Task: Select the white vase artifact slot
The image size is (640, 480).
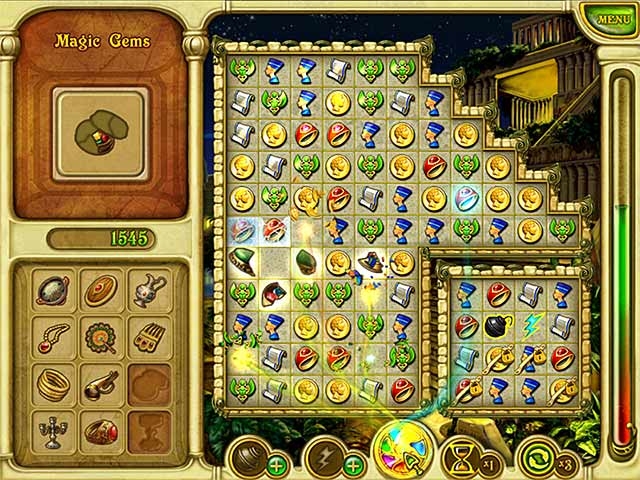Action: (x=147, y=289)
